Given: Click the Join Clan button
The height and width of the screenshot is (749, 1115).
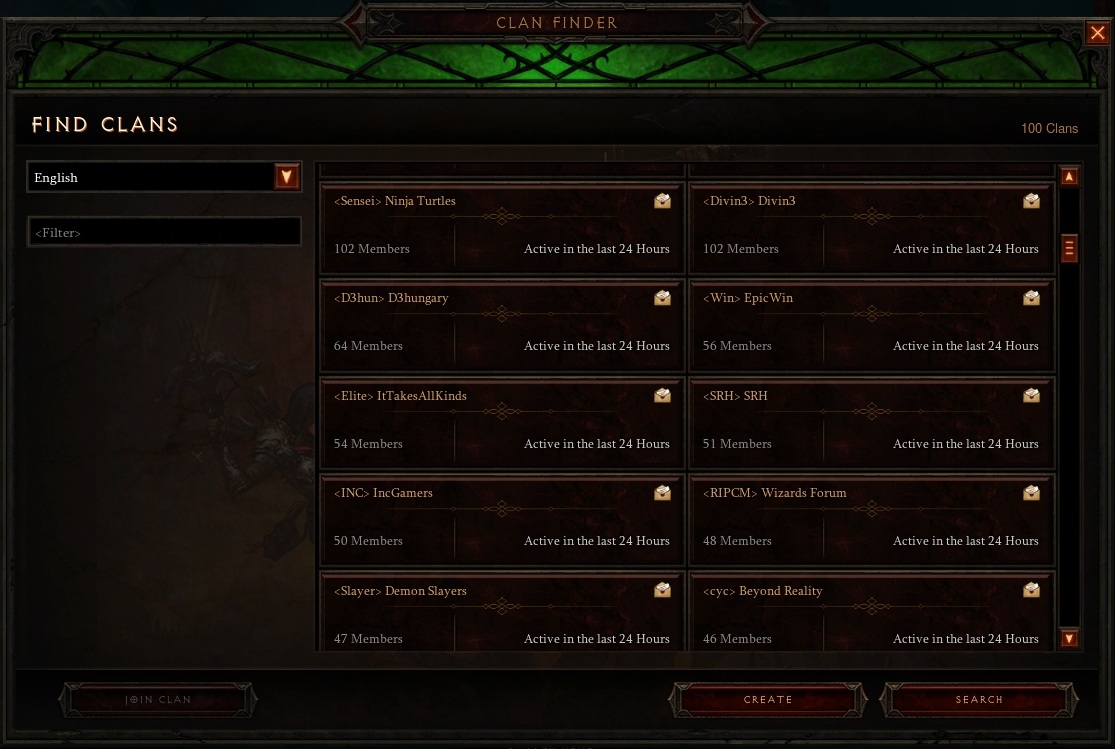Looking at the screenshot, I should (x=158, y=700).
